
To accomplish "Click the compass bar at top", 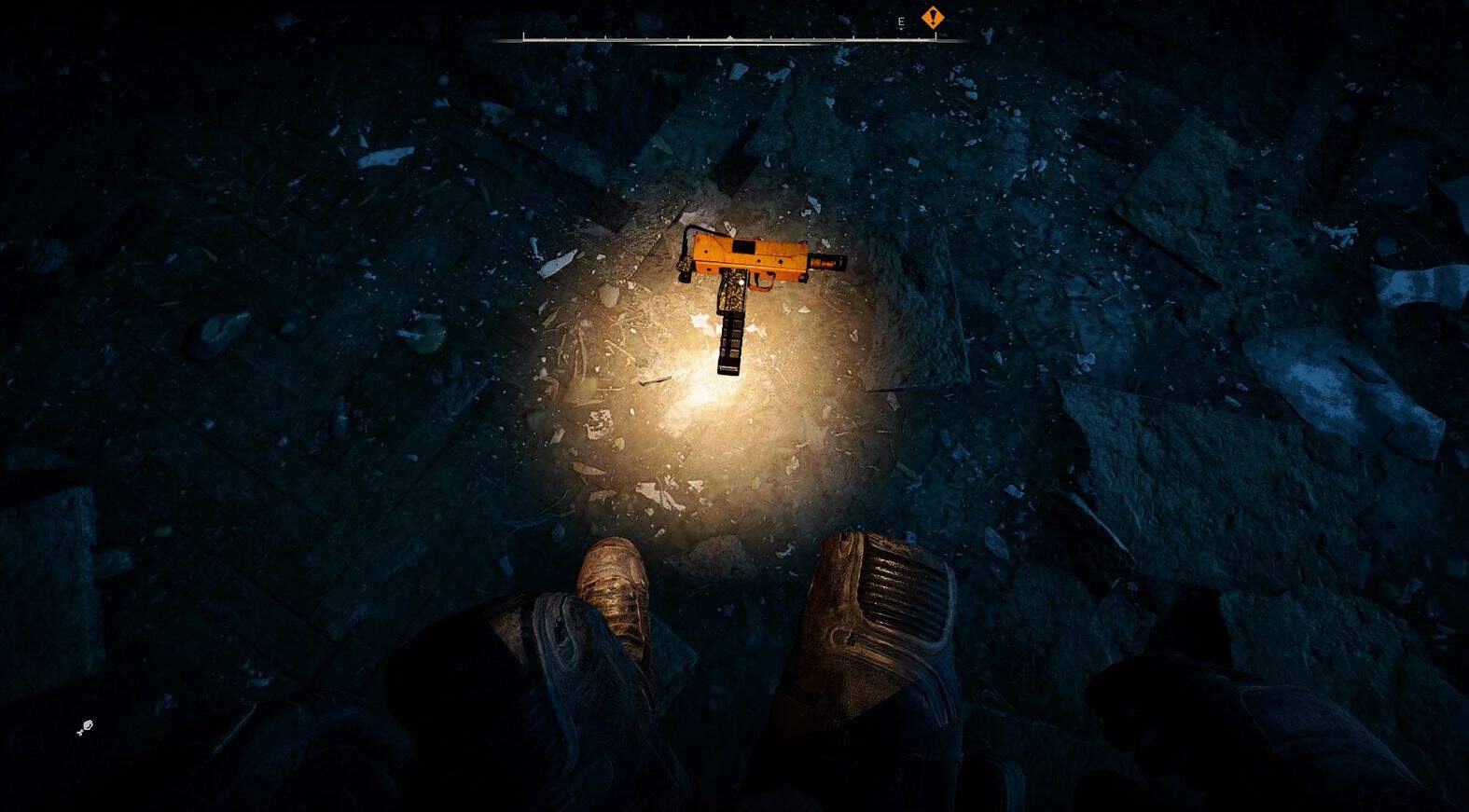I will pos(728,38).
